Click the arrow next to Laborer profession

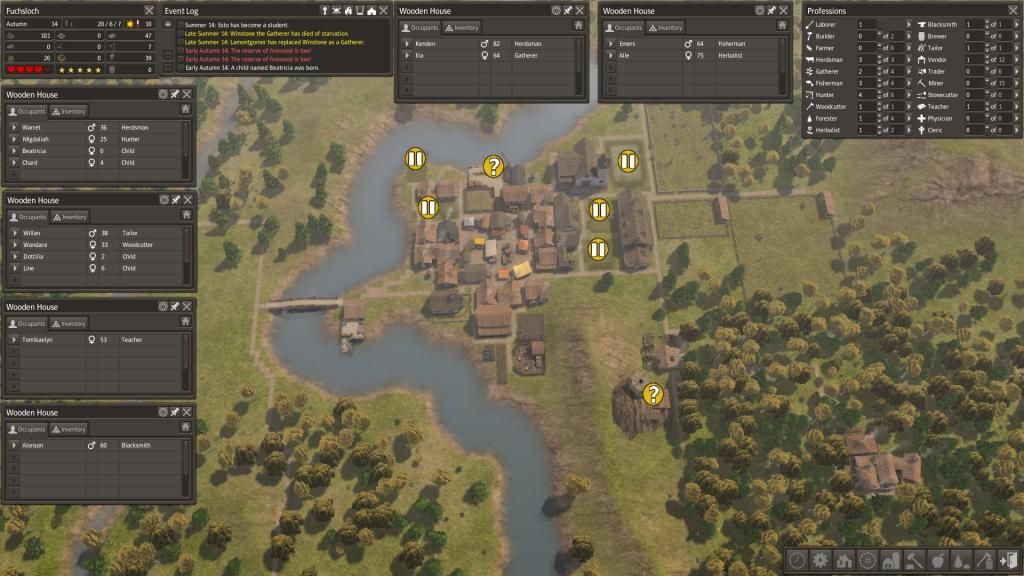point(909,24)
